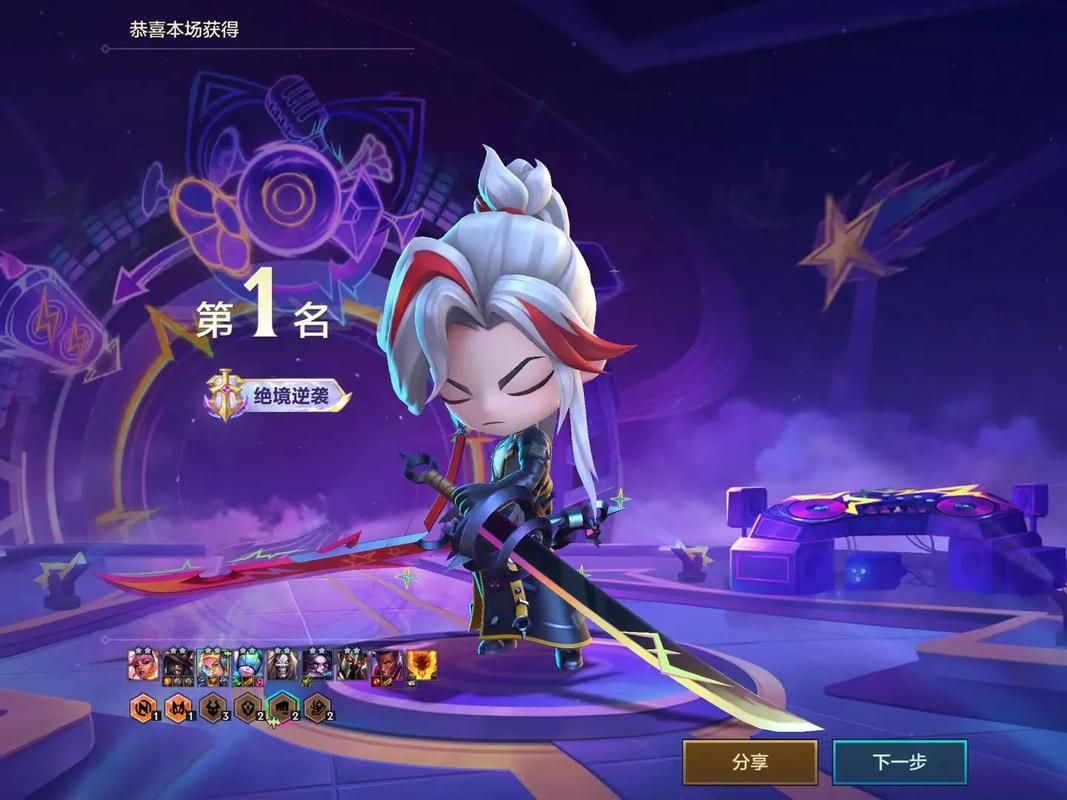The height and width of the screenshot is (800, 1067).
Task: Choose the champion with green glasses
Action: pyautogui.click(x=213, y=665)
